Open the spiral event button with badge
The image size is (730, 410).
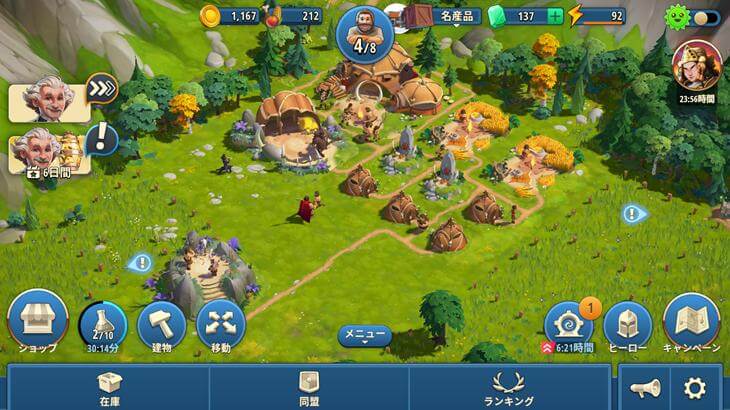568,323
